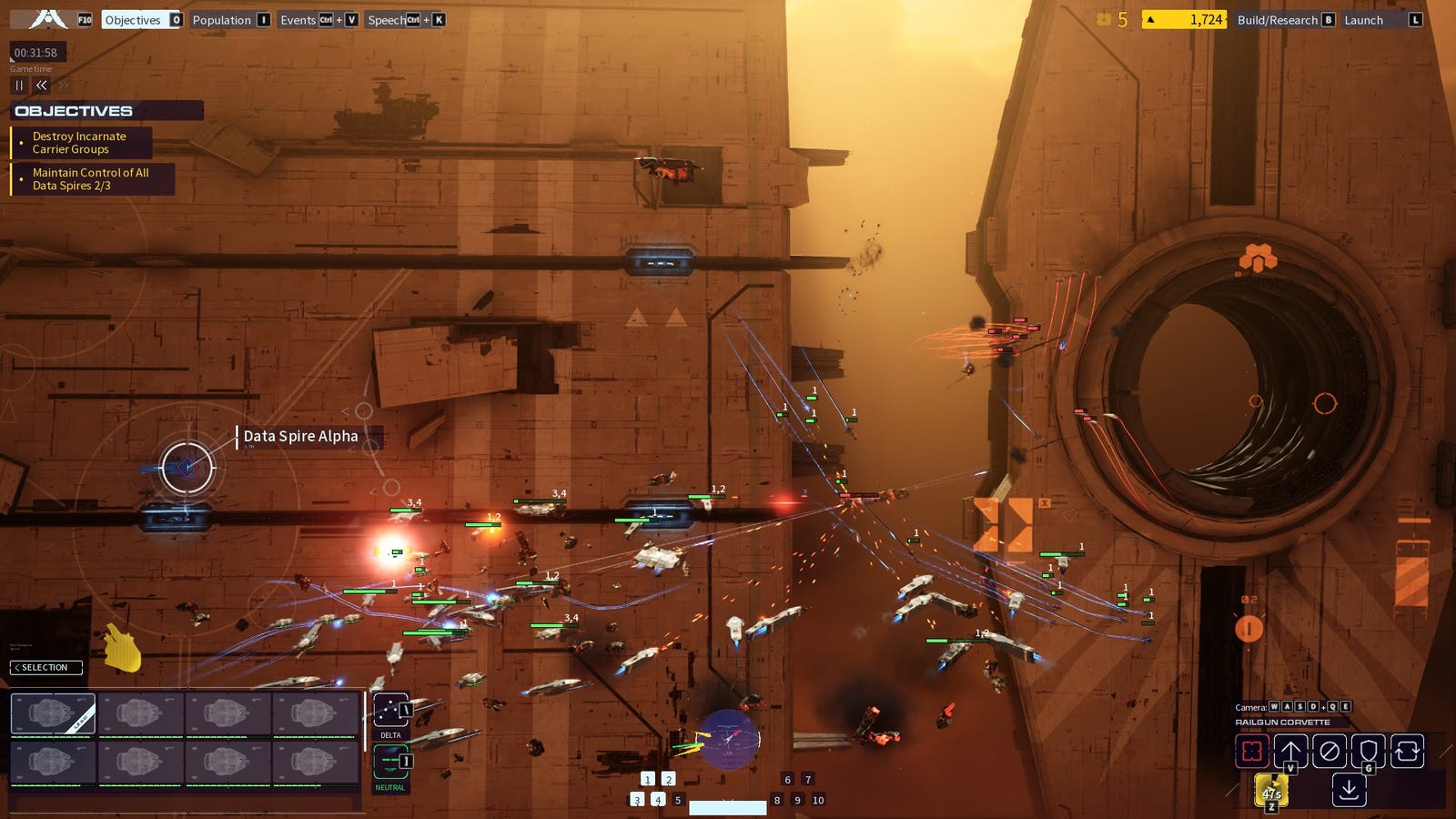Collapse the Selection panel
This screenshot has width=1456, height=819.
pyautogui.click(x=45, y=668)
